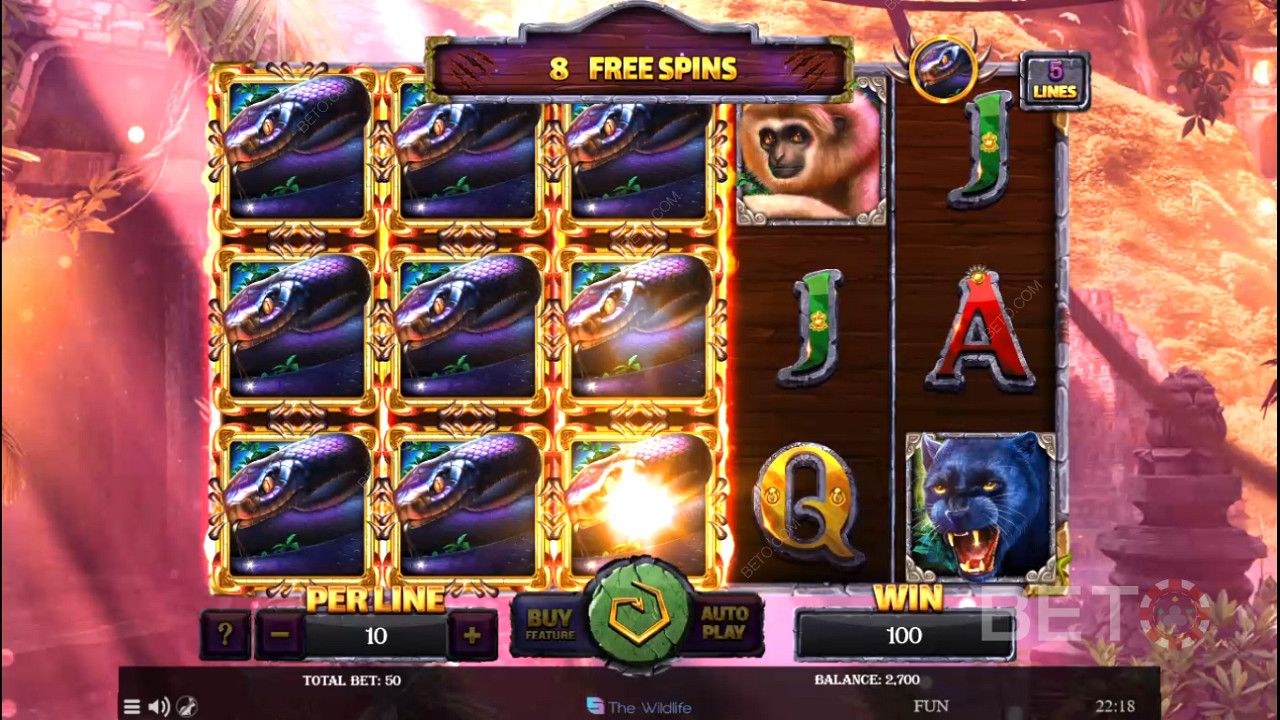Screen dimensions: 1280x720
Task: Toggle the sound speaker icon
Action: [158, 707]
